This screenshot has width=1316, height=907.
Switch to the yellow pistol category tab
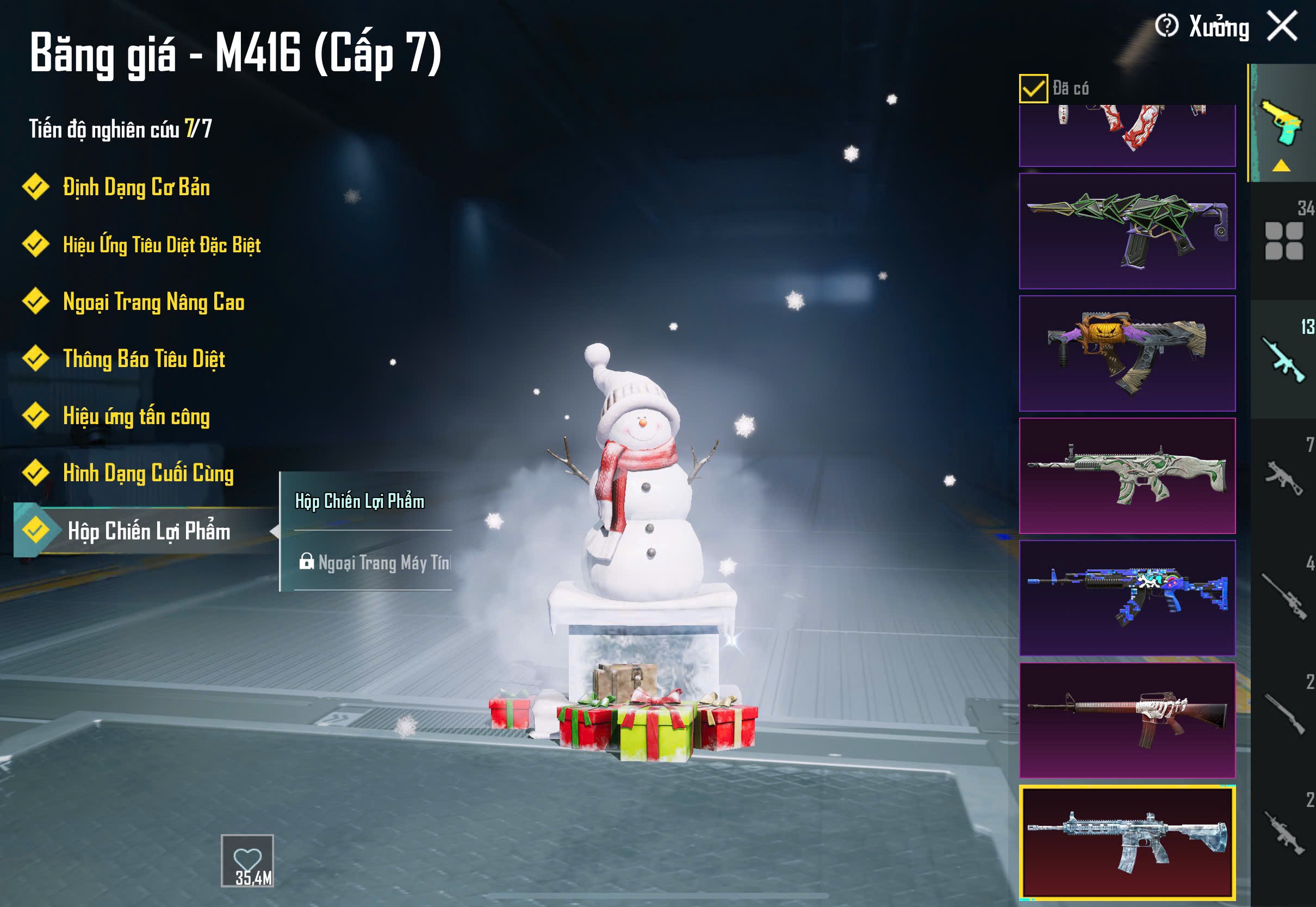1282,124
